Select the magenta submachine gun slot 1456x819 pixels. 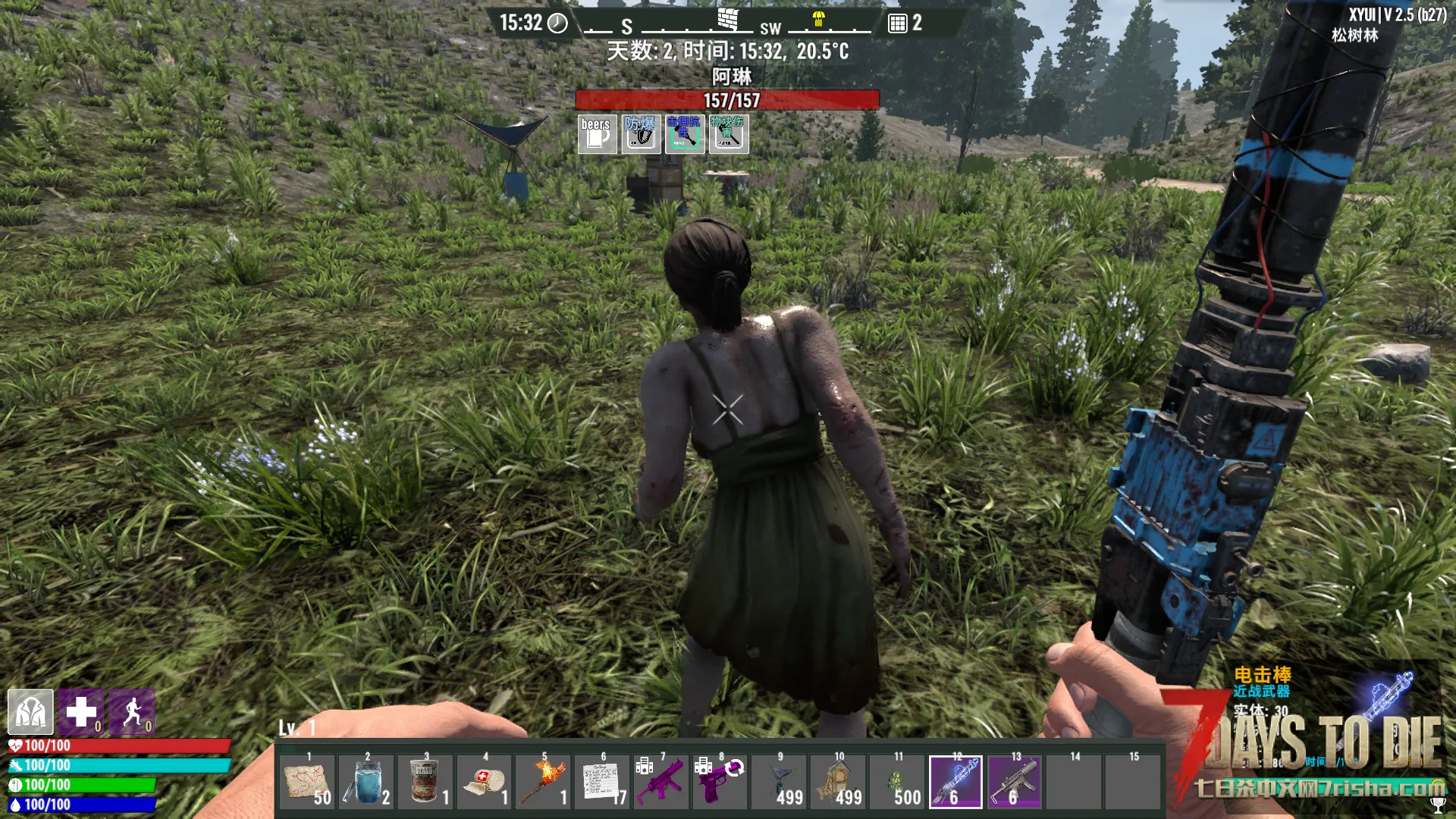[661, 782]
